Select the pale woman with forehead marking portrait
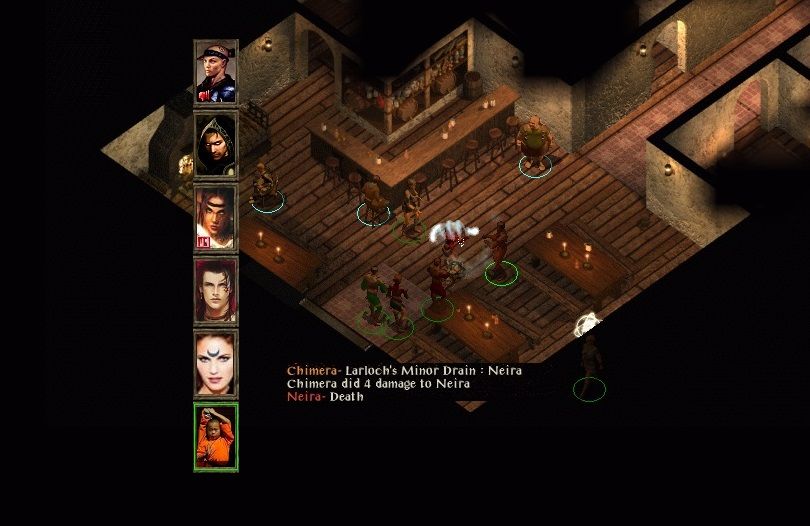Viewport: 810px width, 526px height. point(216,363)
